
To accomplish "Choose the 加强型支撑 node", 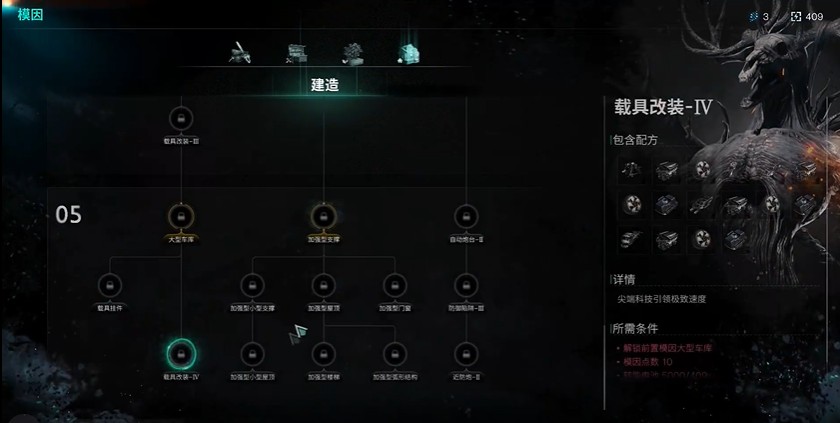I will pyautogui.click(x=322, y=216).
